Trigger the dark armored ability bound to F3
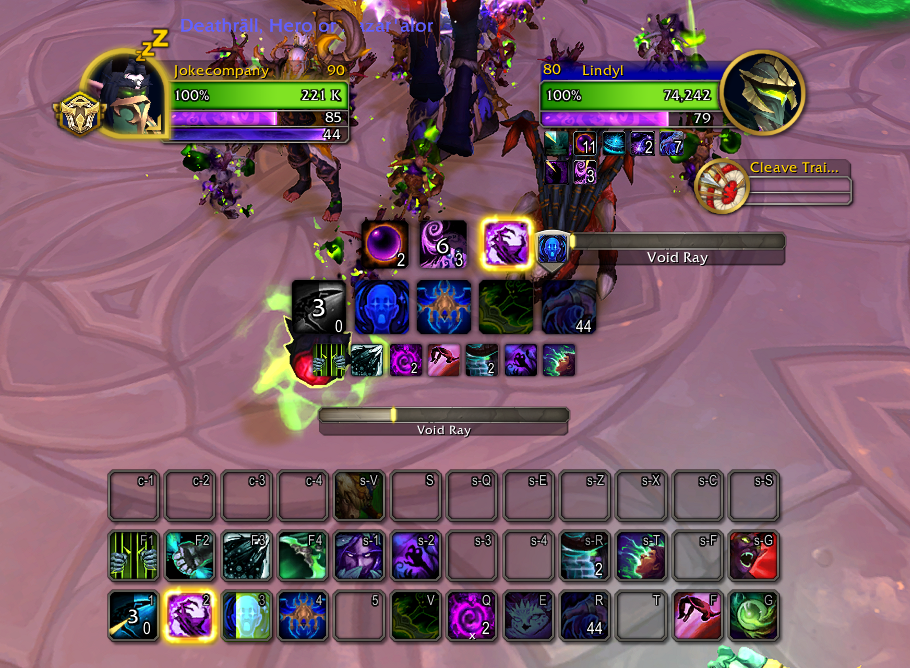The width and height of the screenshot is (910, 668). (x=247, y=555)
